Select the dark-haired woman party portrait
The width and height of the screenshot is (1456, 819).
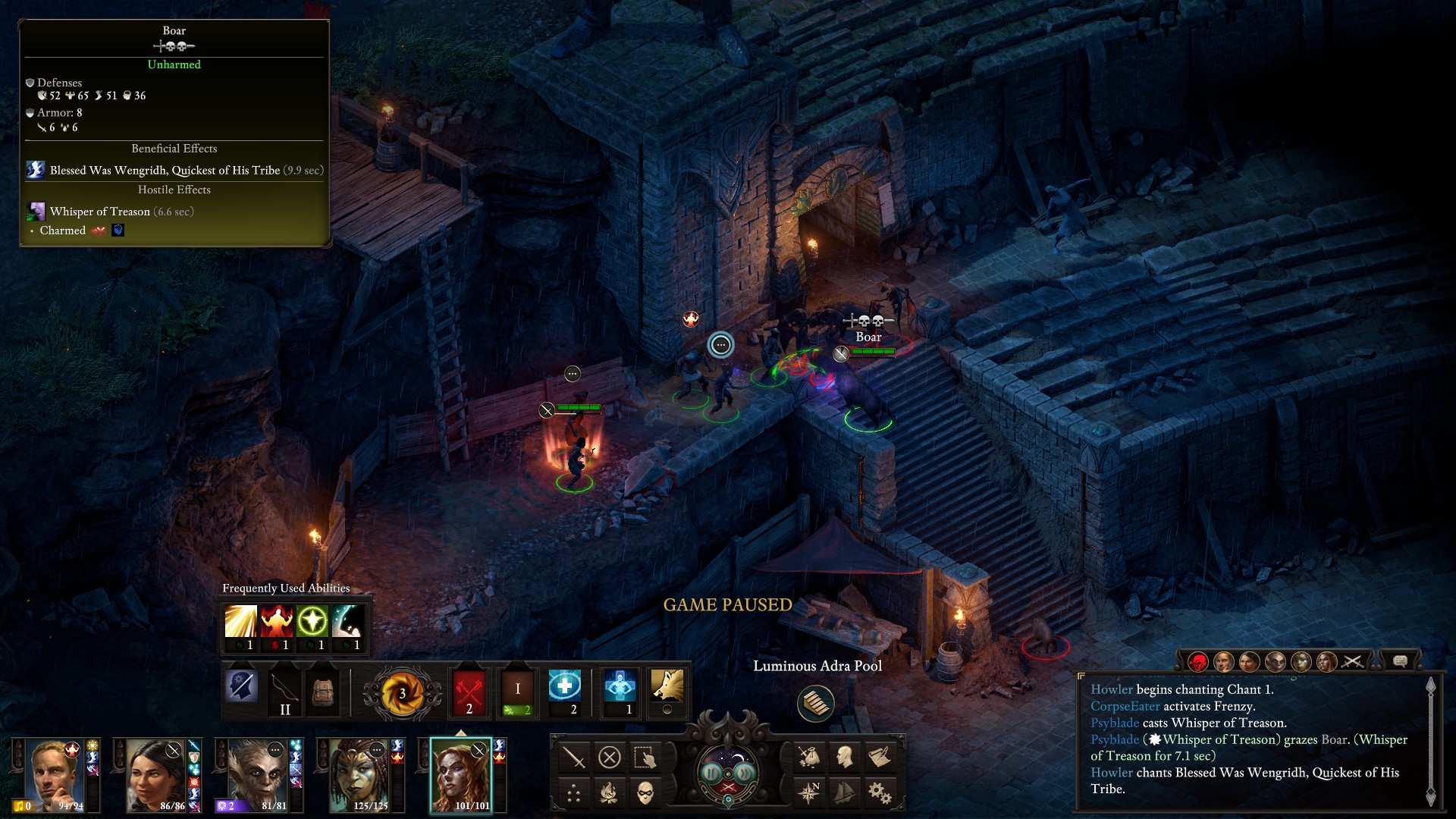[x=155, y=775]
